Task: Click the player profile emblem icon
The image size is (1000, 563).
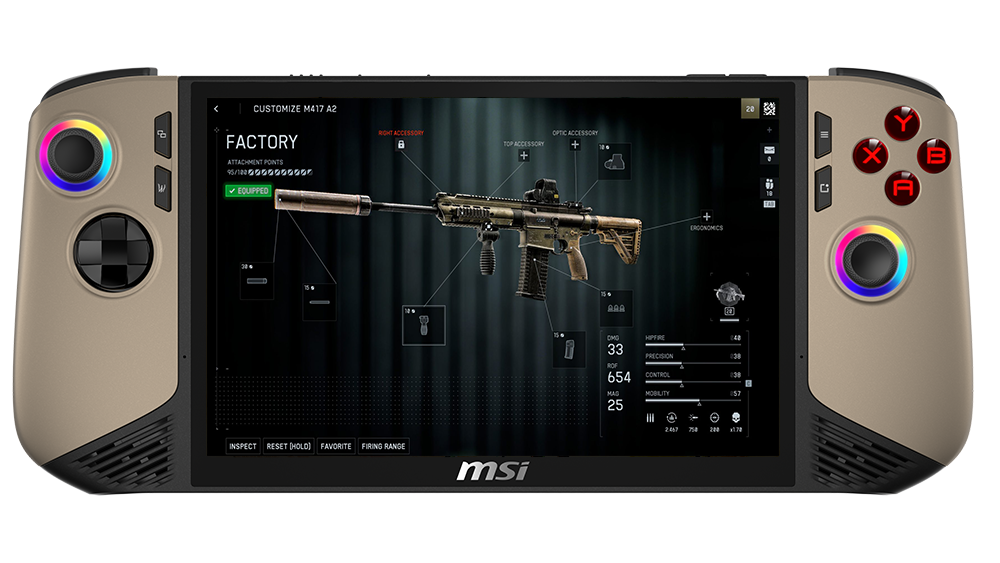Action: point(769,109)
